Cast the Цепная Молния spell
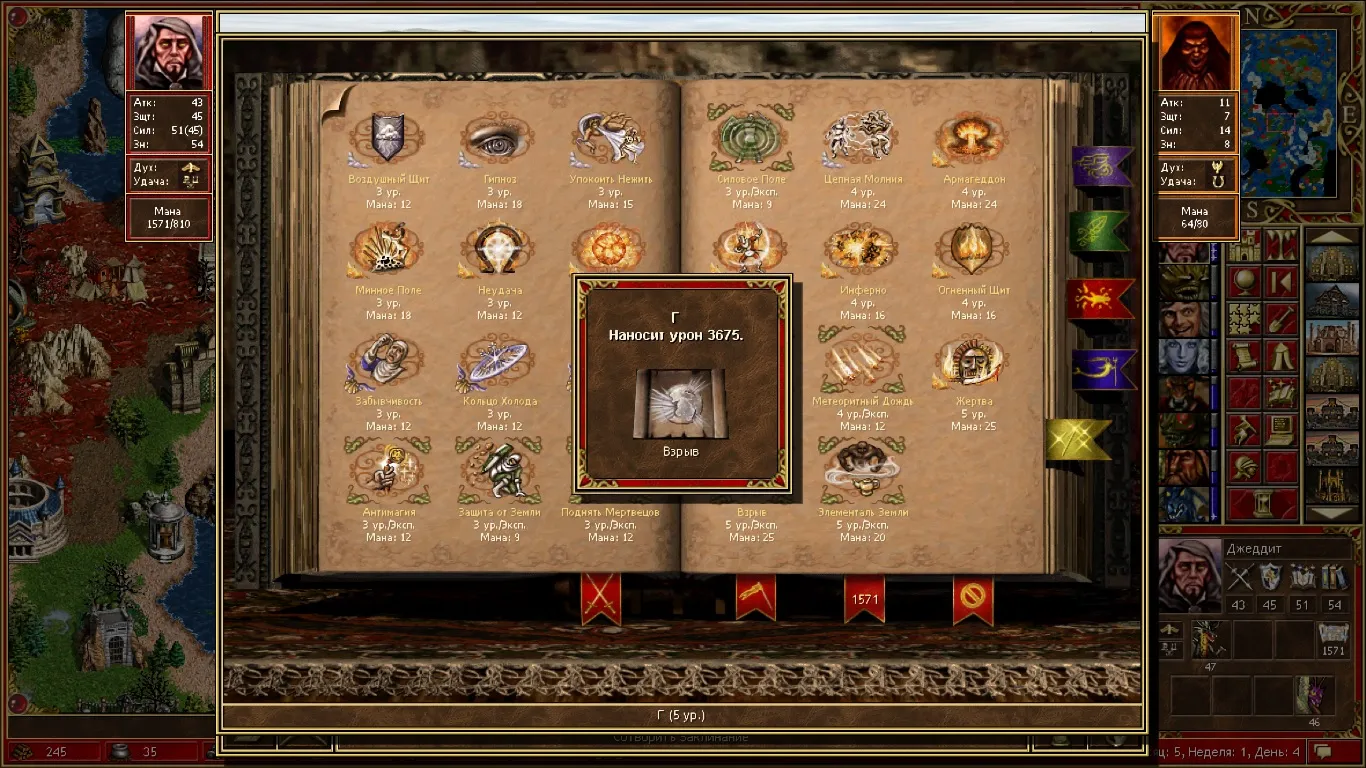The height and width of the screenshot is (768, 1366). point(862,140)
